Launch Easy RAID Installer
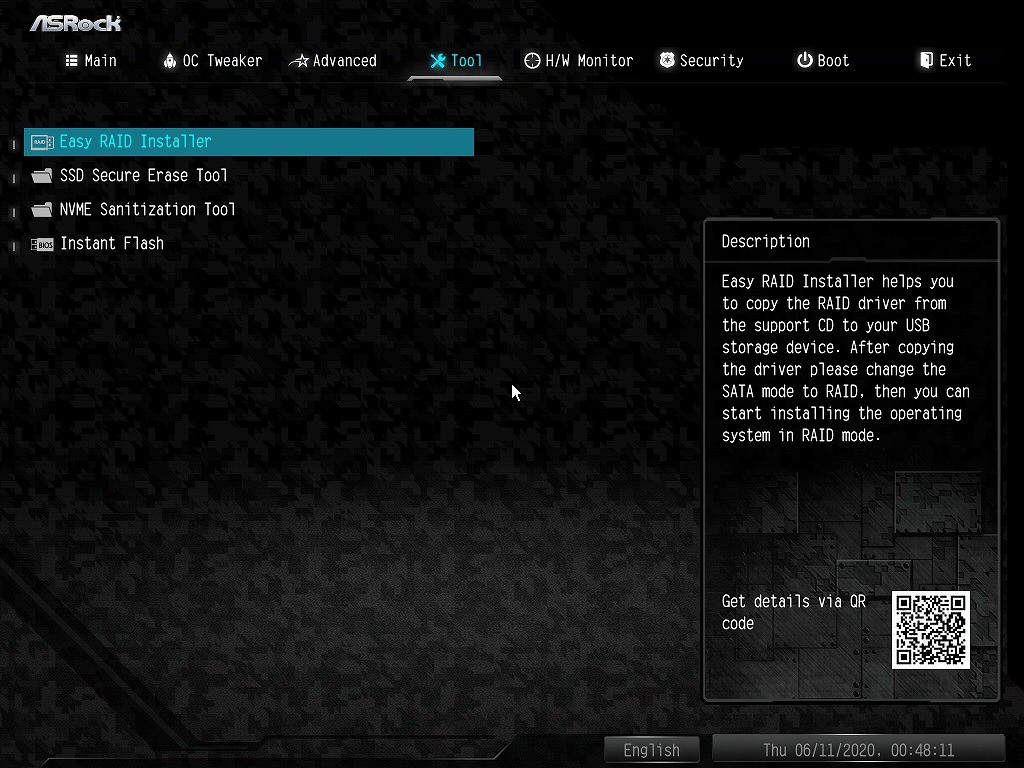 (136, 142)
